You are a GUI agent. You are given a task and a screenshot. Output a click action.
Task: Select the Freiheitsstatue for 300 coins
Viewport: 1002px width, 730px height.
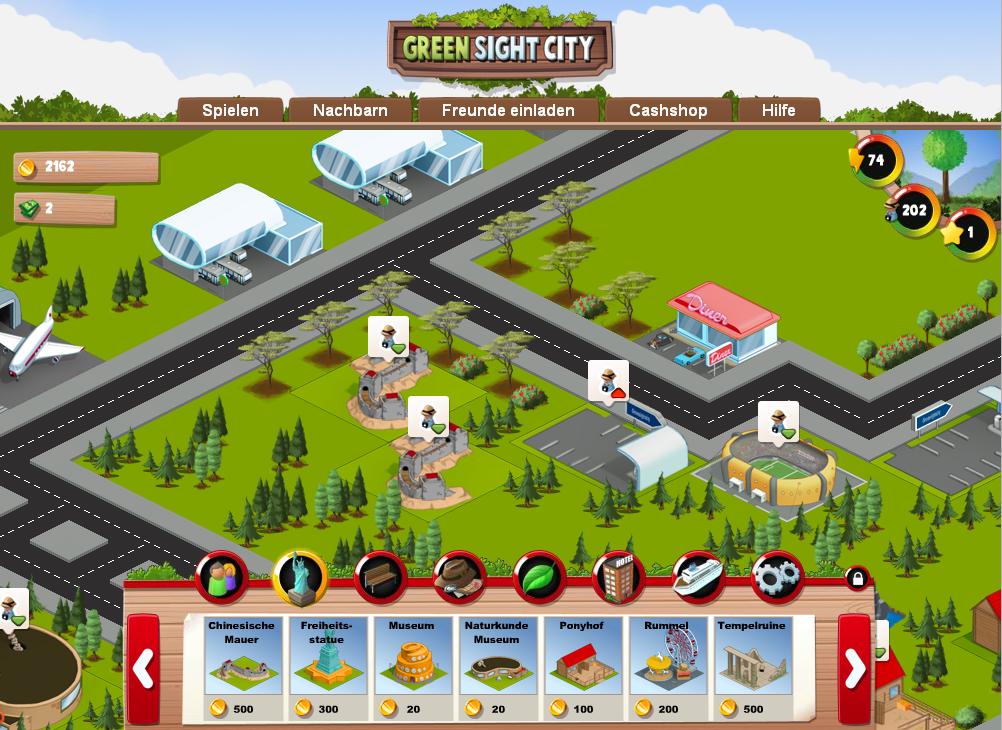pyautogui.click(x=327, y=667)
